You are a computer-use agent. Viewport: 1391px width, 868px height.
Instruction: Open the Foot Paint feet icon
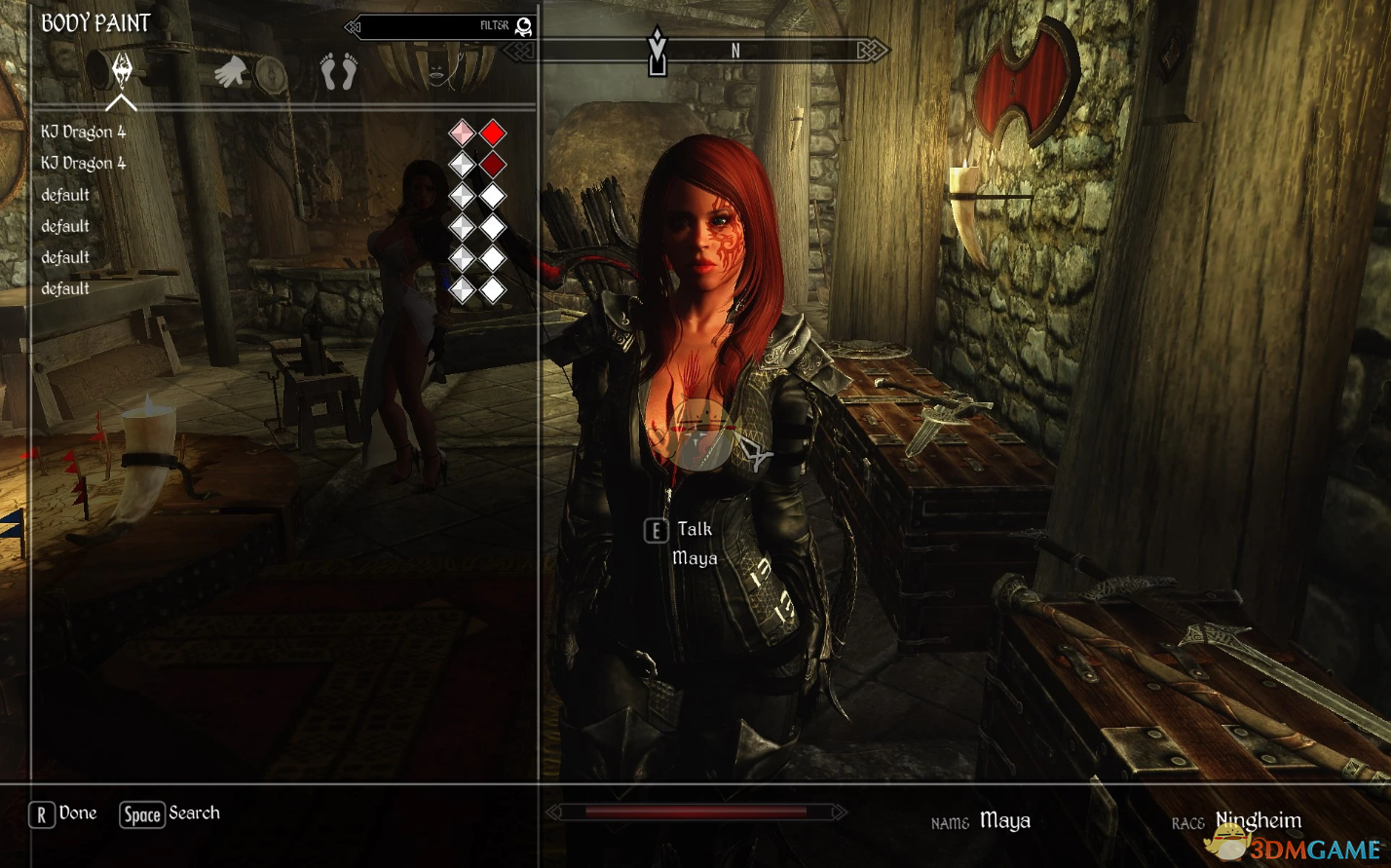[x=339, y=70]
